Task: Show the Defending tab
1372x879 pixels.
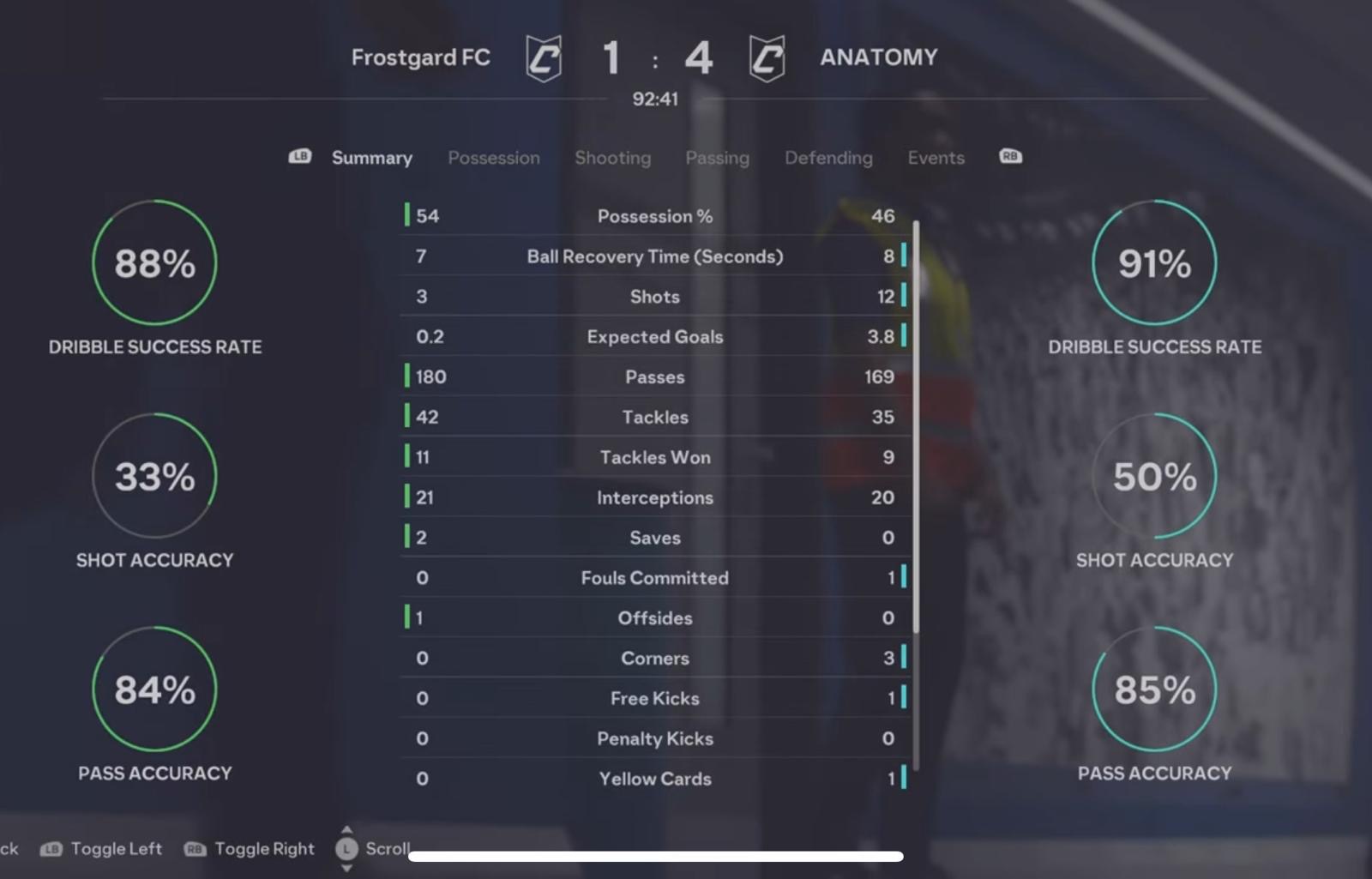Action: [828, 158]
